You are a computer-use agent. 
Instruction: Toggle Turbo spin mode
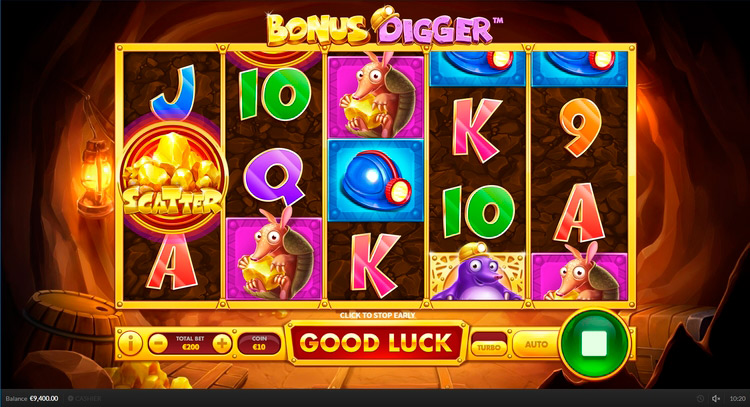pyautogui.click(x=489, y=345)
